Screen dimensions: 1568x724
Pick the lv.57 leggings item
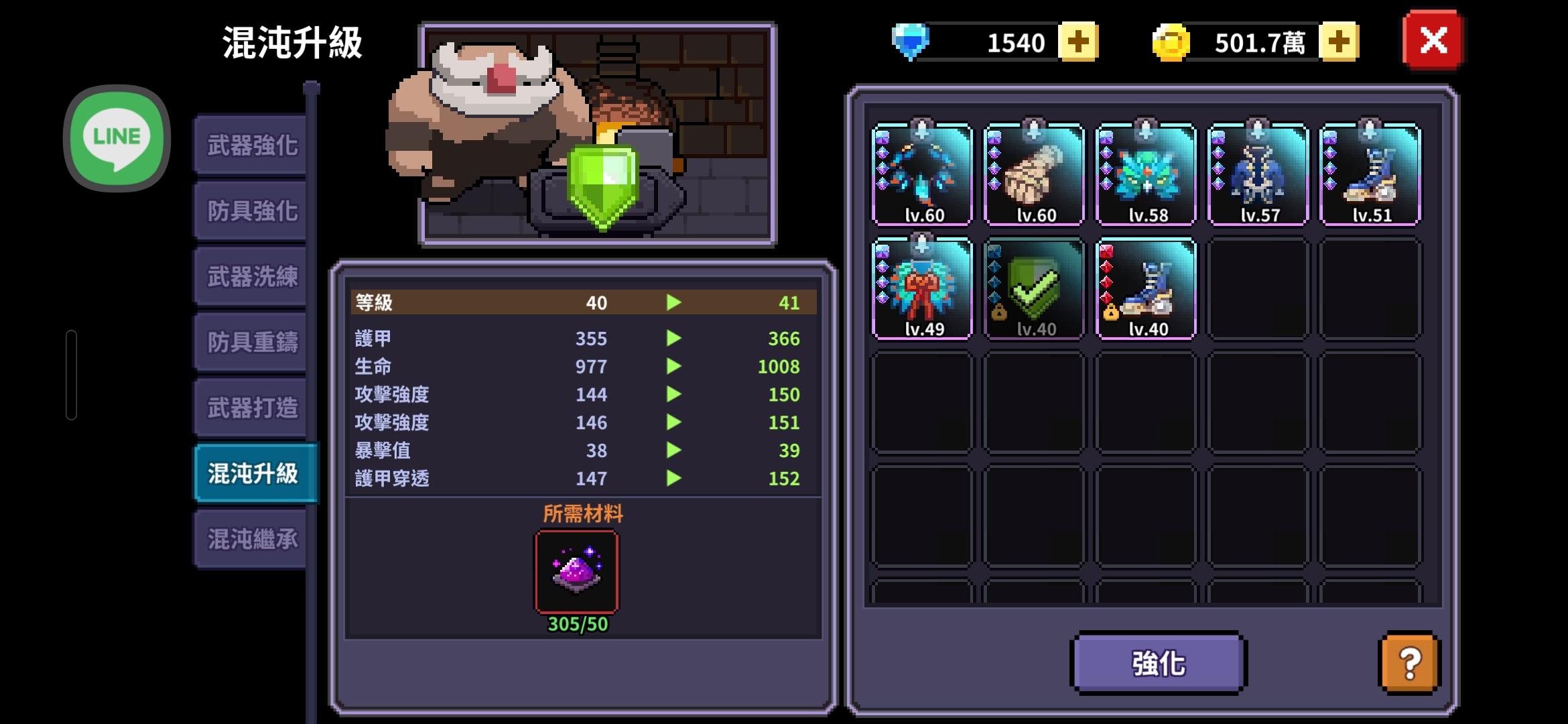pos(1257,174)
